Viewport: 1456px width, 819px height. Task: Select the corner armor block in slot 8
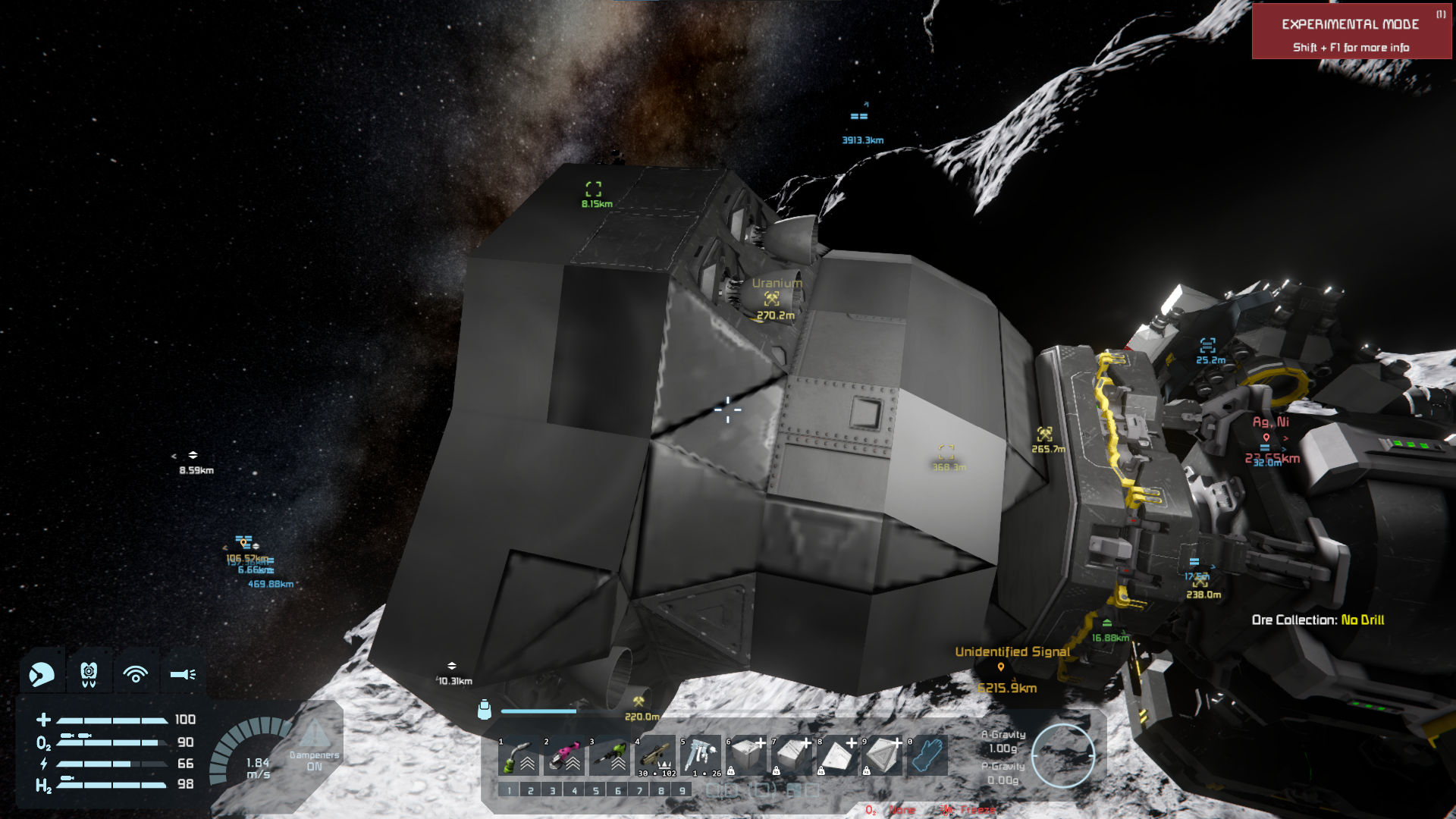click(837, 755)
